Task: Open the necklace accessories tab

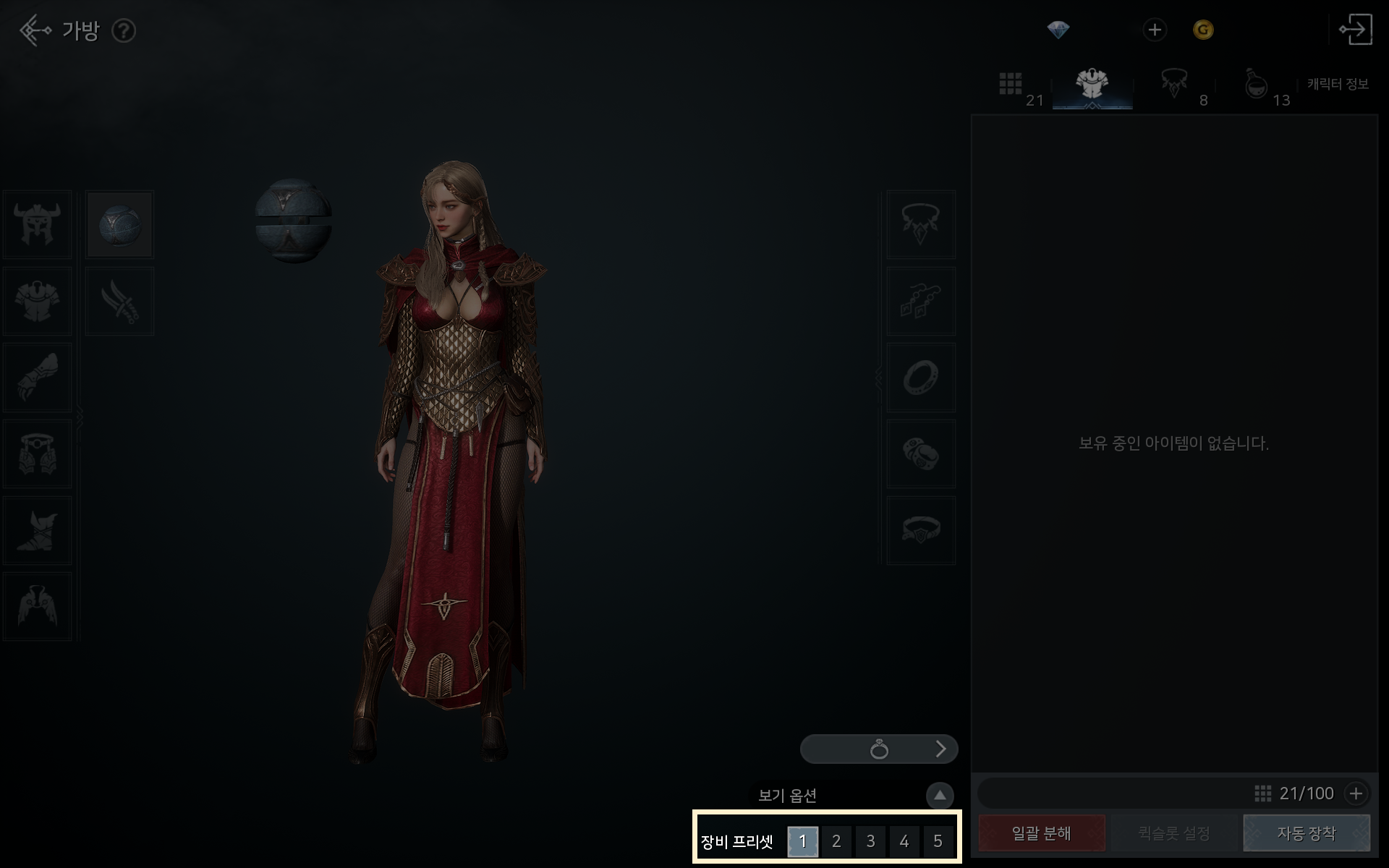Action: pyautogui.click(x=1173, y=84)
